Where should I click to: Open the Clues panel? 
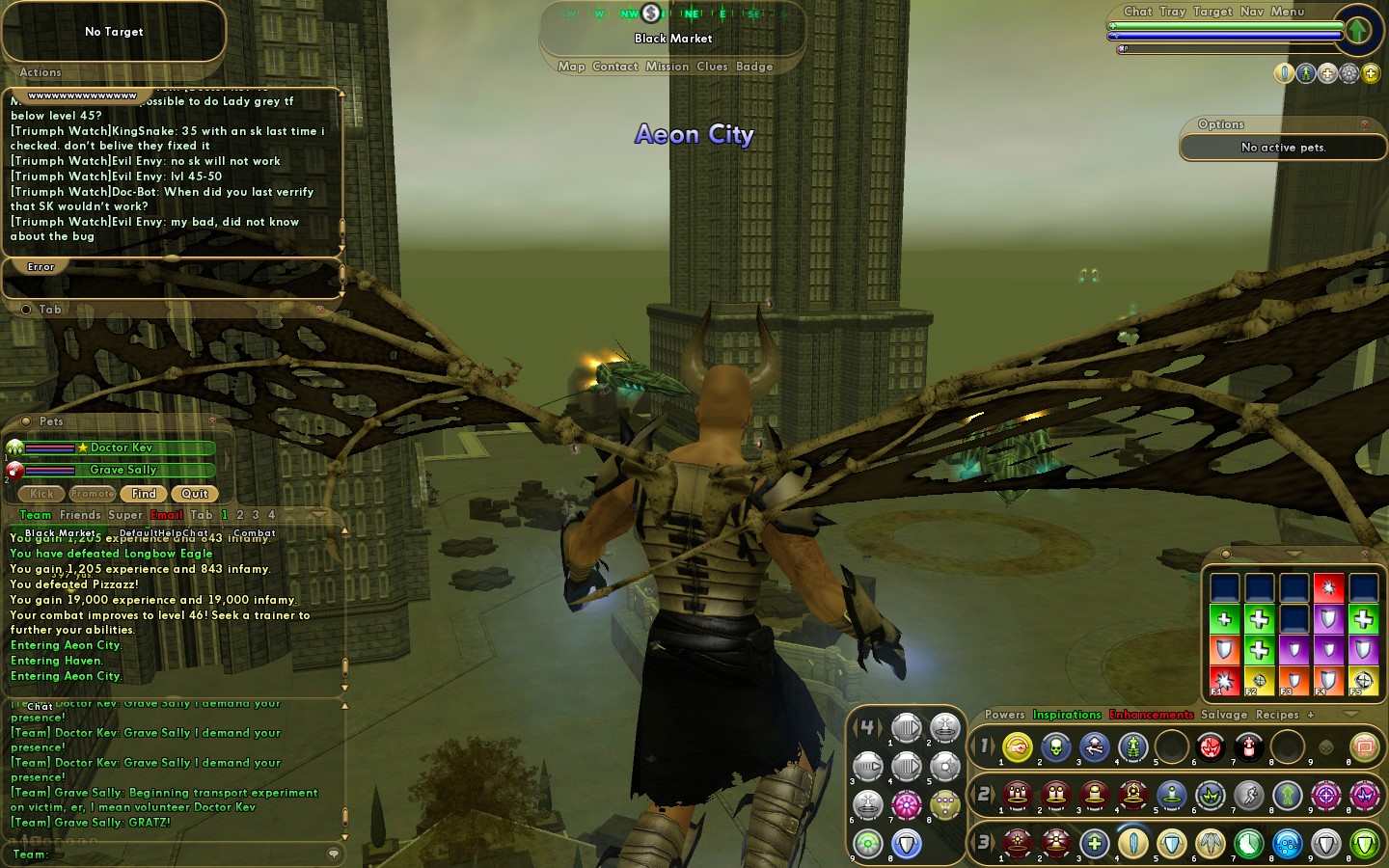(712, 67)
